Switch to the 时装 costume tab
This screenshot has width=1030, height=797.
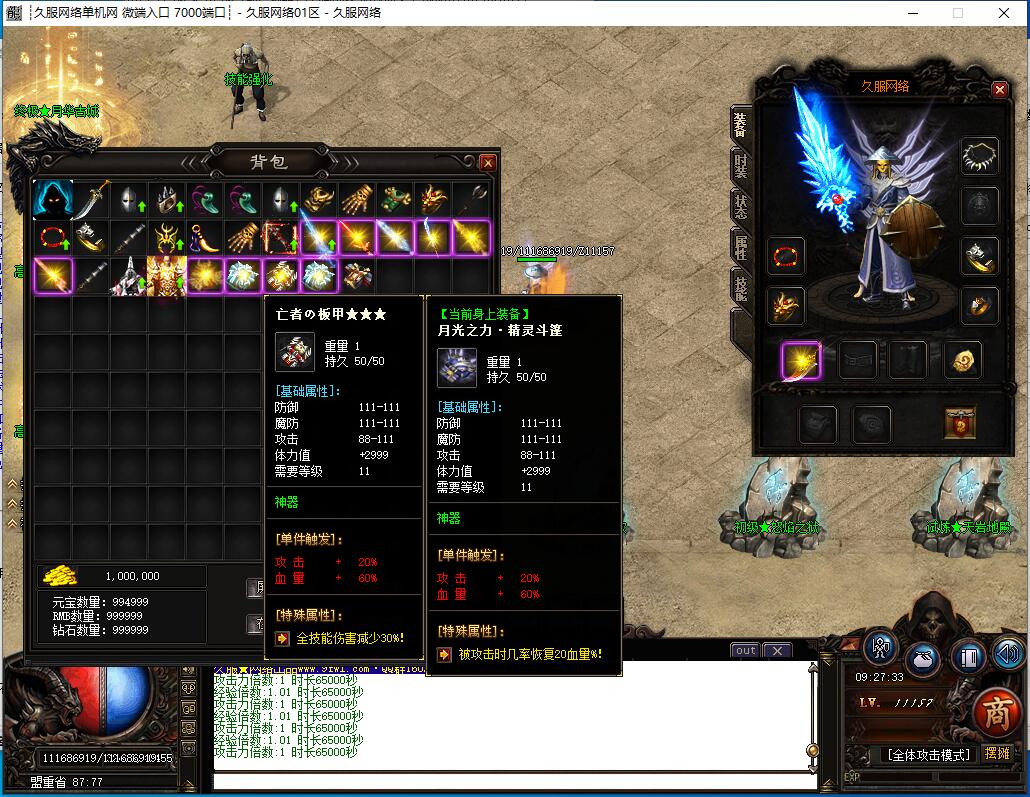(x=741, y=166)
